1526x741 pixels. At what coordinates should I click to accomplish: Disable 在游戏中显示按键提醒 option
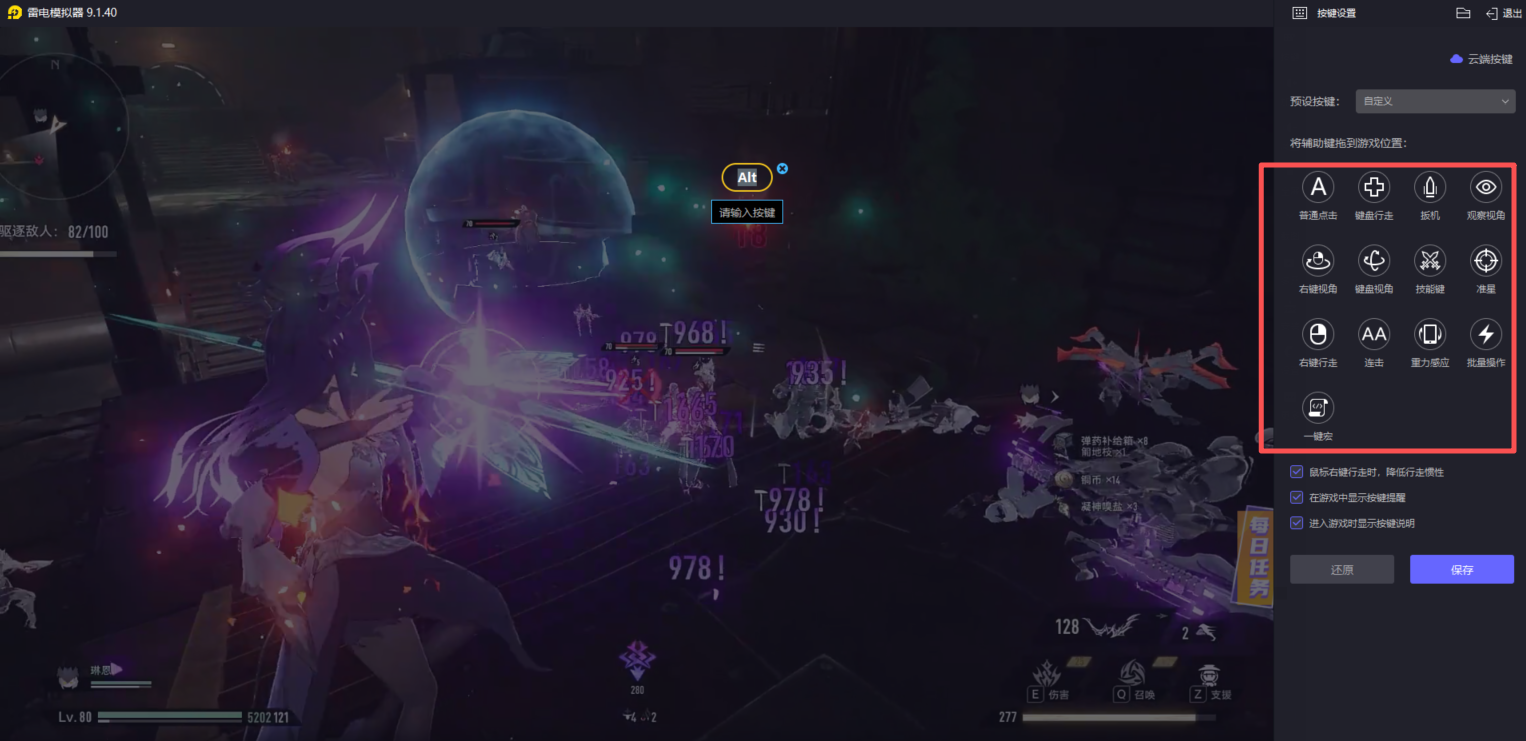1296,496
